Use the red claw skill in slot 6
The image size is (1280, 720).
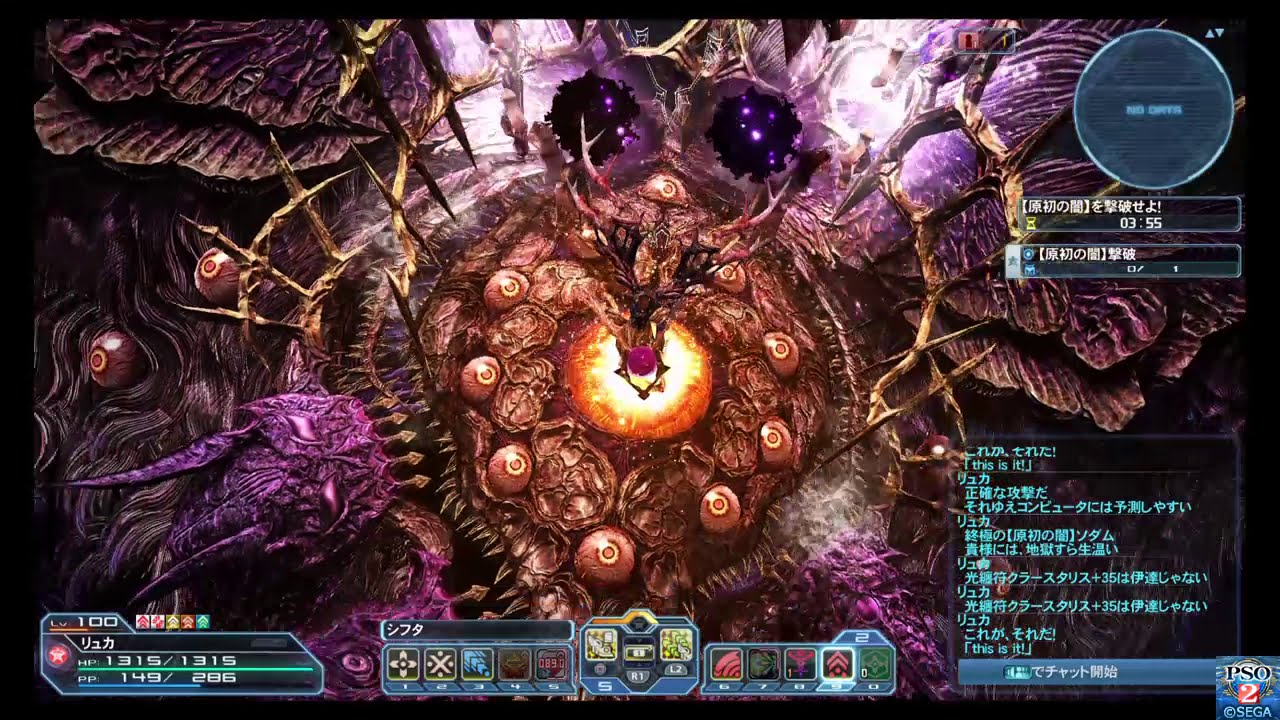point(725,664)
